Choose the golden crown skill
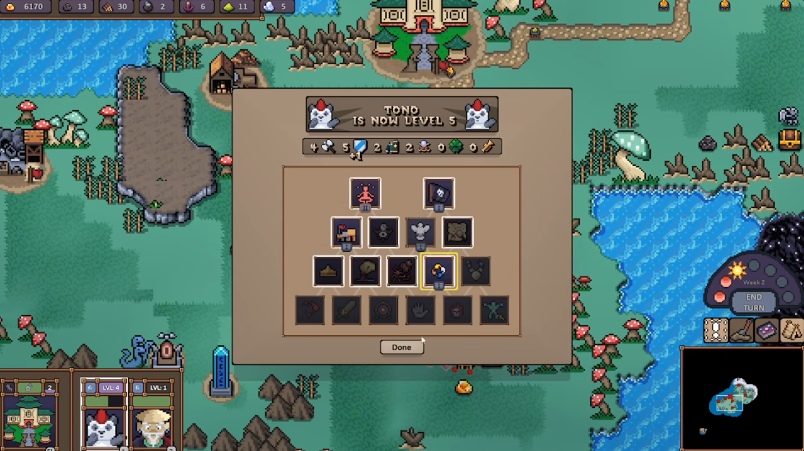 (x=328, y=270)
